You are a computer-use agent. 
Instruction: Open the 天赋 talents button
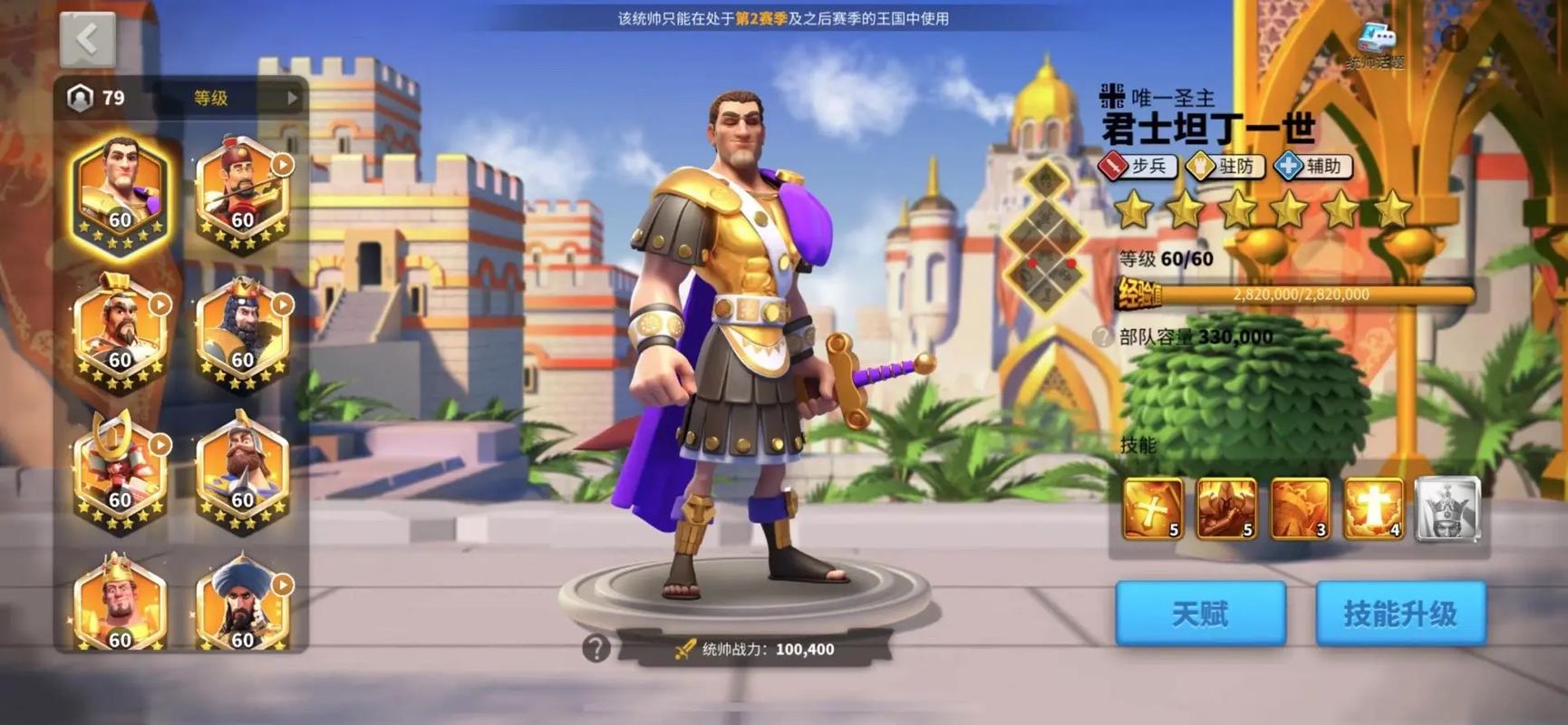tap(1200, 613)
